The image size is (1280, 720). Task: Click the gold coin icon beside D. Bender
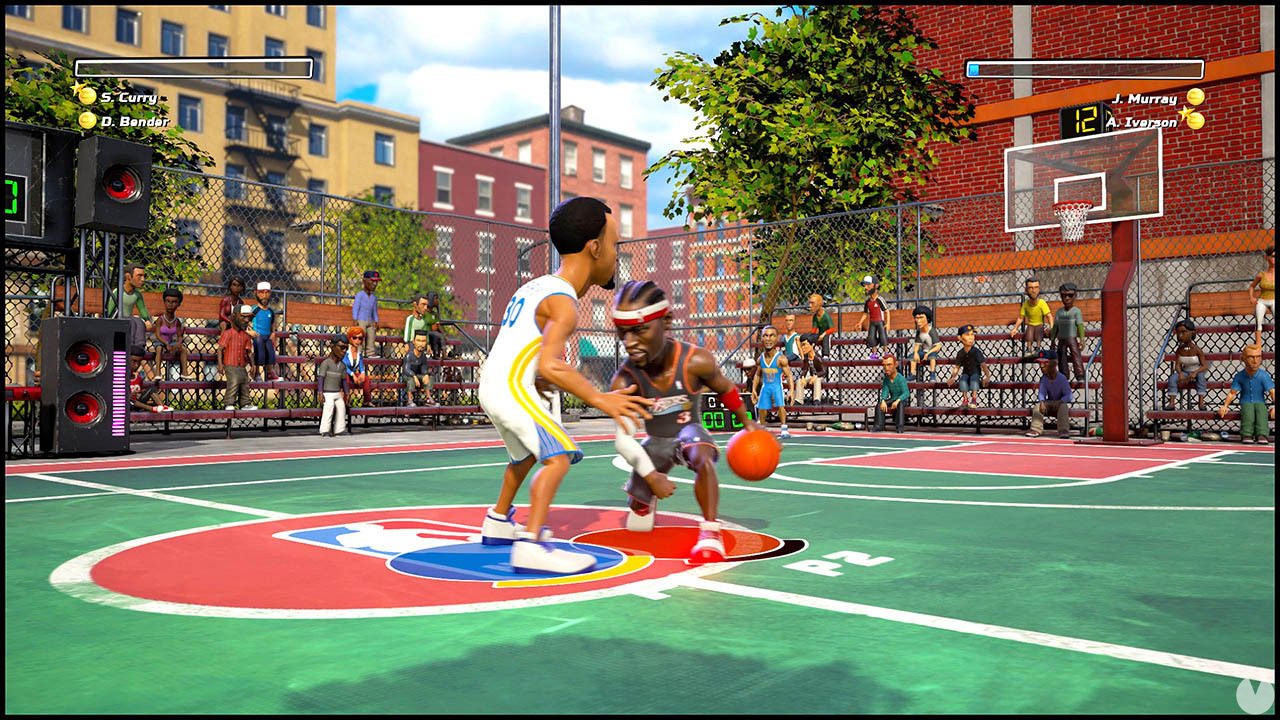tap(86, 120)
